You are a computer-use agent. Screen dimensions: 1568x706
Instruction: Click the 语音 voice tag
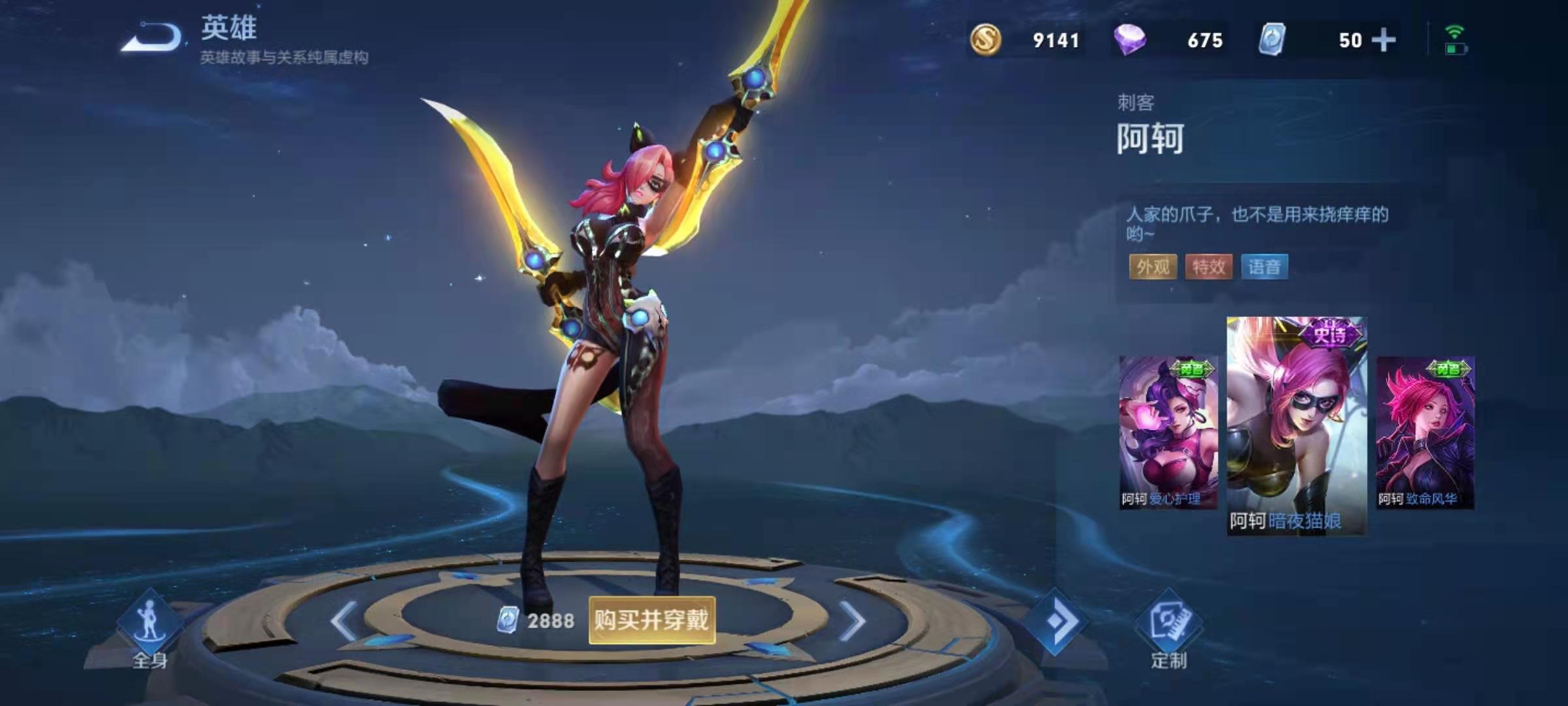click(1264, 267)
